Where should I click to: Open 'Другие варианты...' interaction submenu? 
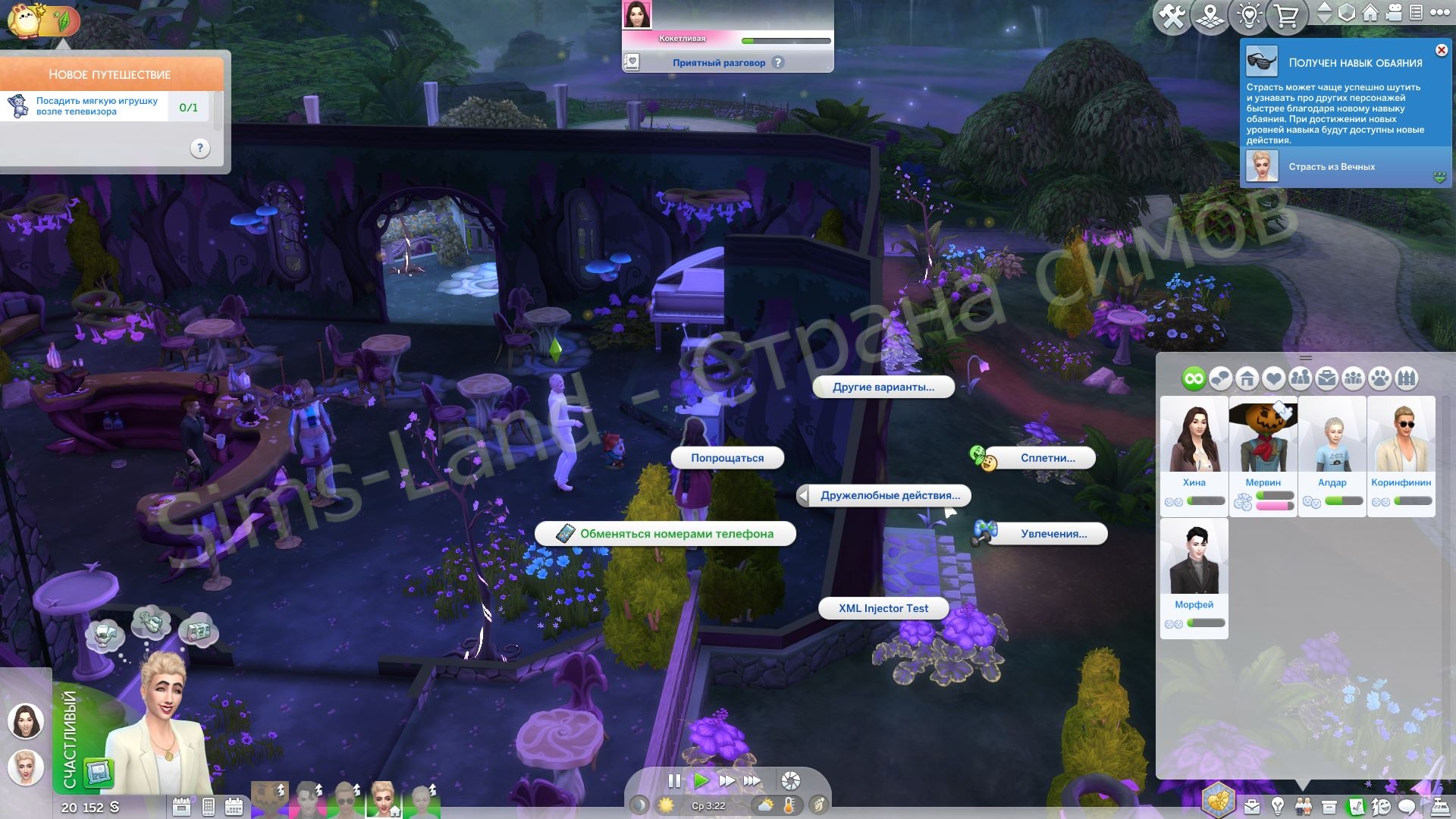(x=883, y=387)
